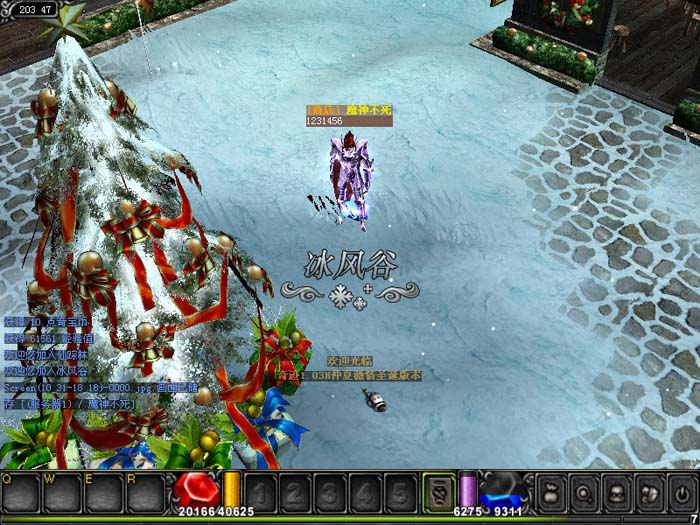Select the E skill slot
Screen dimensions: 700x525
(104, 494)
